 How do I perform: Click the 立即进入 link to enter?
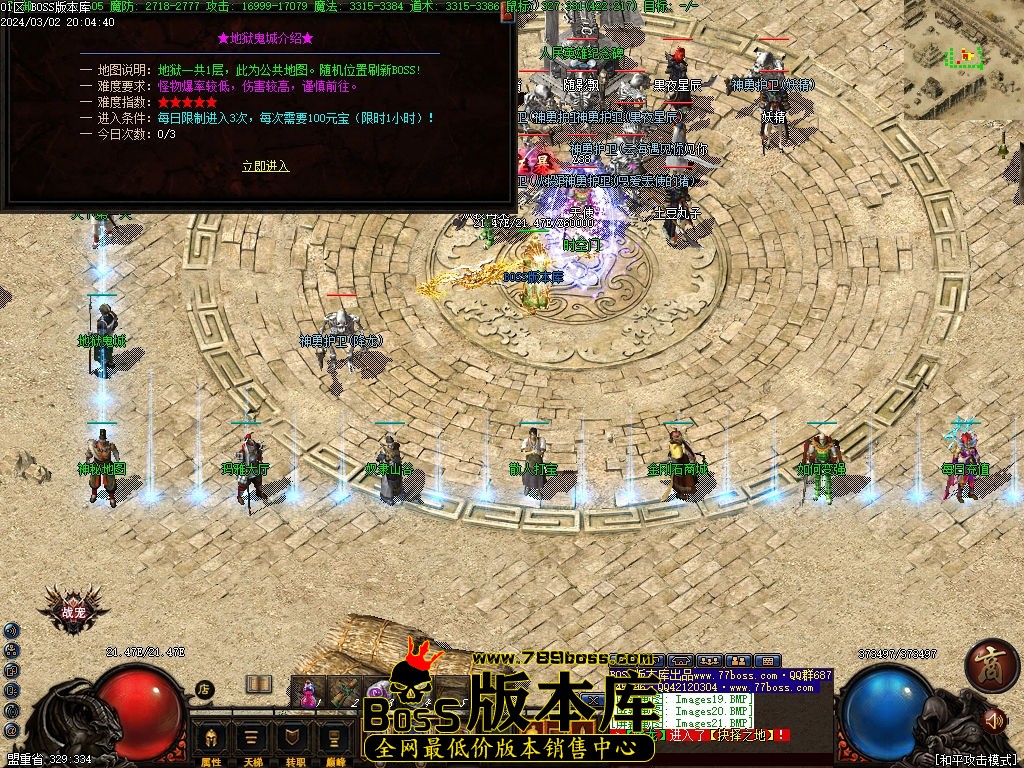coord(265,166)
